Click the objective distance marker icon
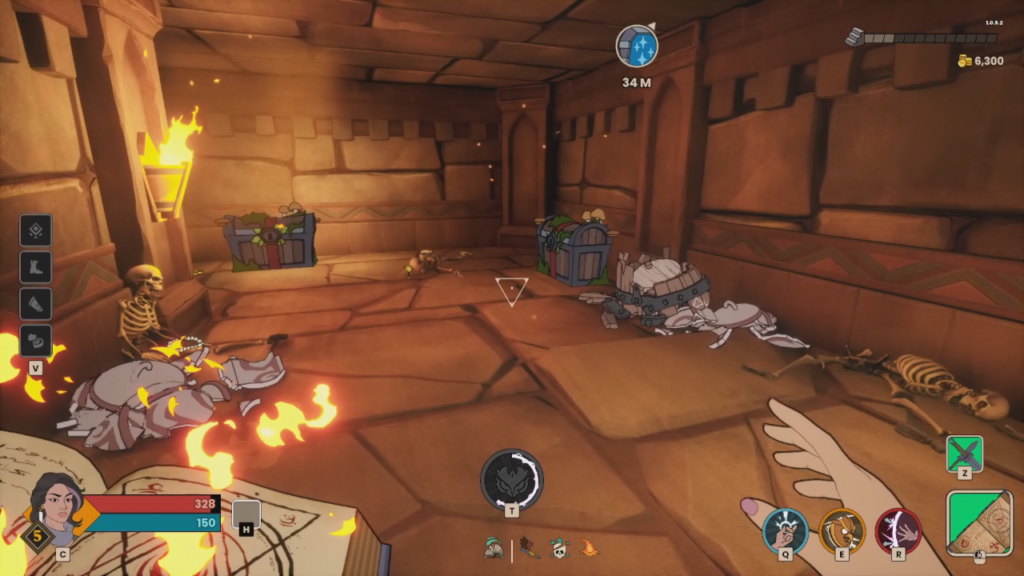Image resolution: width=1024 pixels, height=576 pixels. 636,48
